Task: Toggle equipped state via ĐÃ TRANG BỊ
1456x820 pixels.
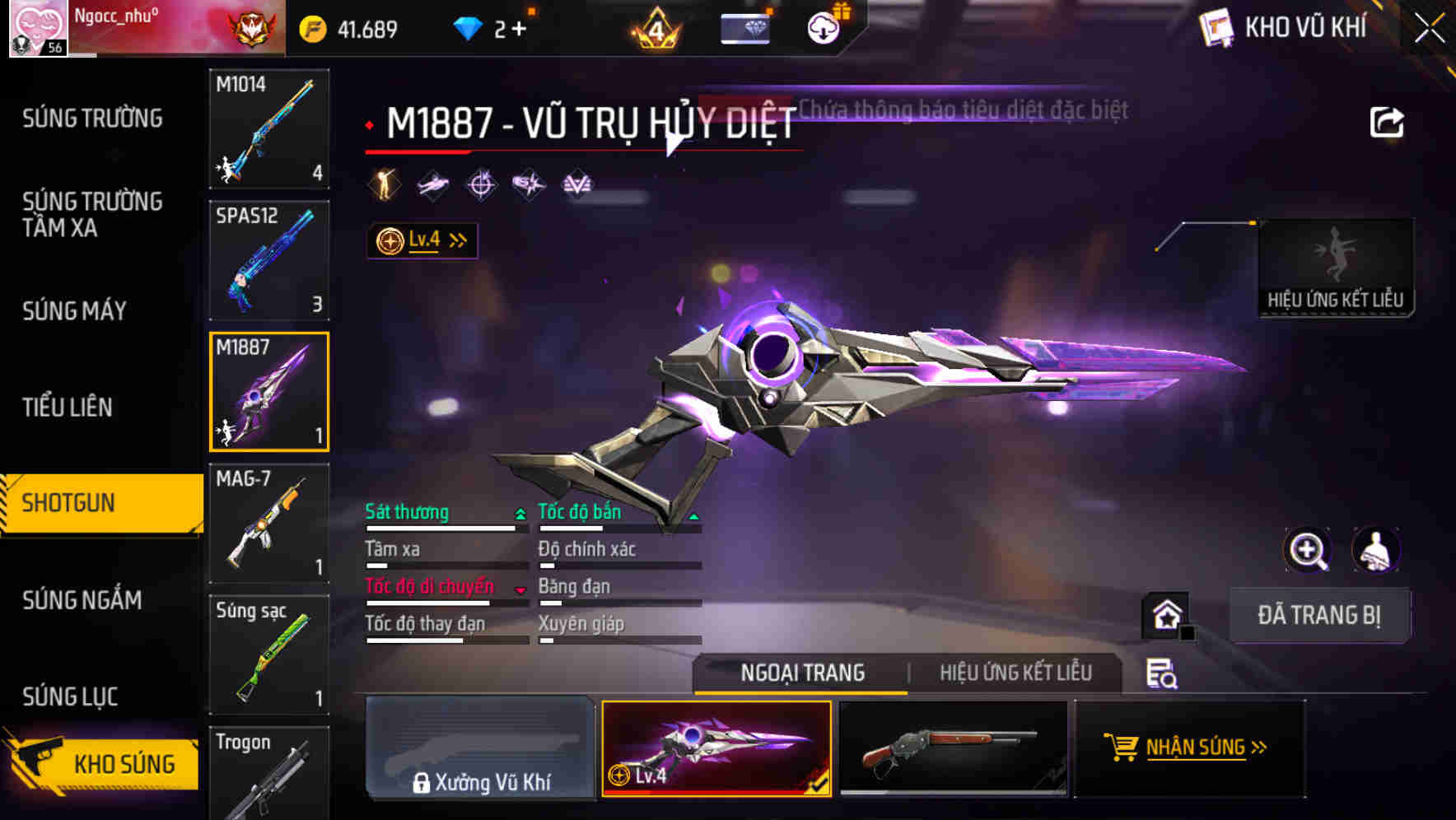Action: (1320, 615)
